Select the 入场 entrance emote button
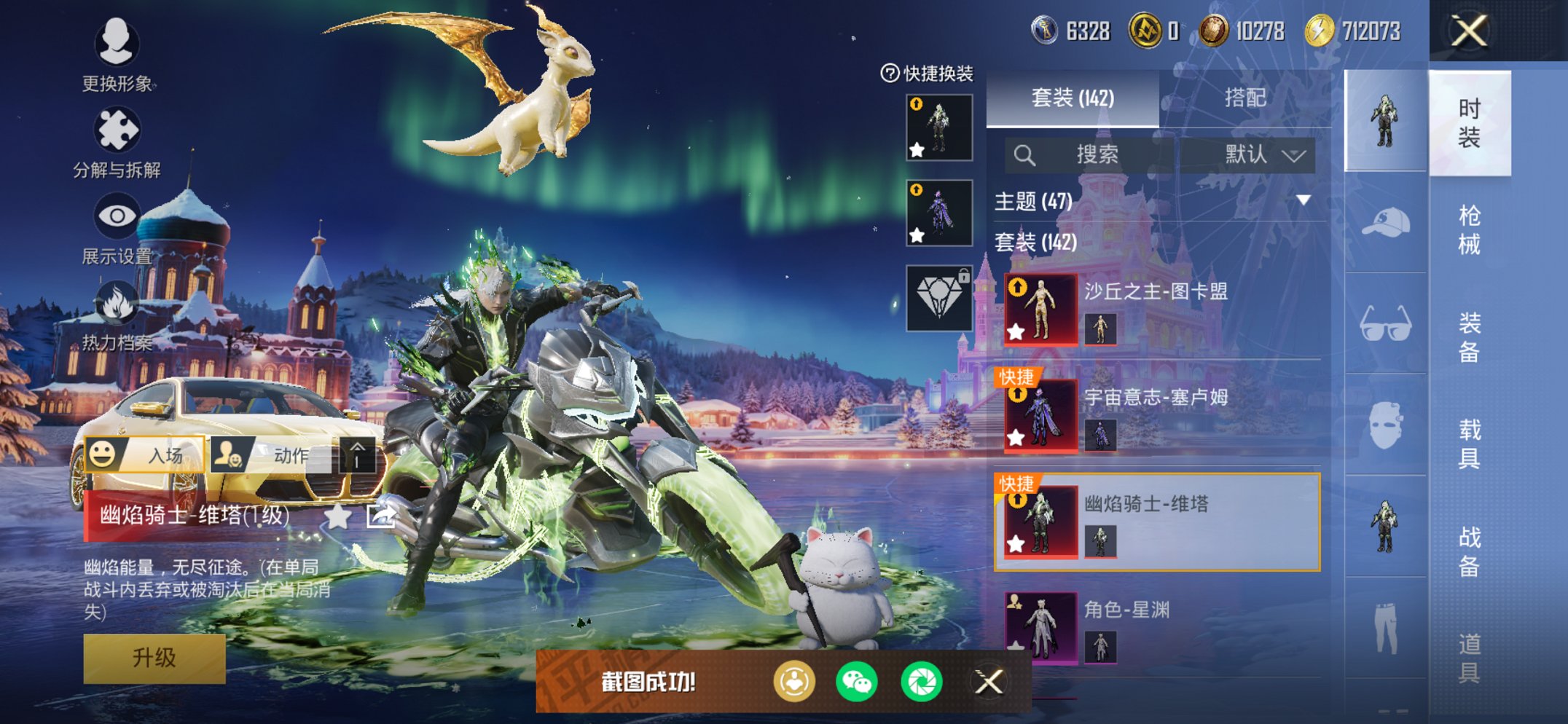1568x724 pixels. click(144, 455)
